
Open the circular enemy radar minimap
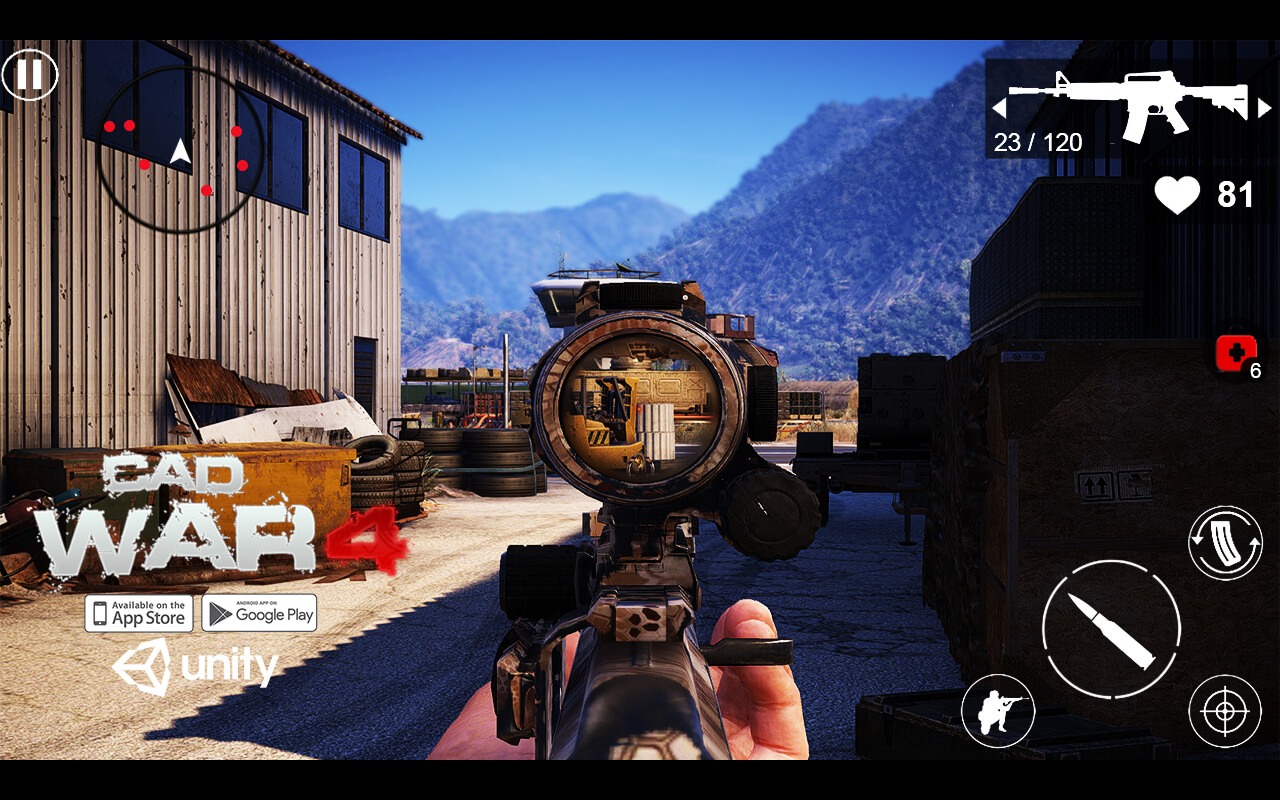click(x=181, y=150)
